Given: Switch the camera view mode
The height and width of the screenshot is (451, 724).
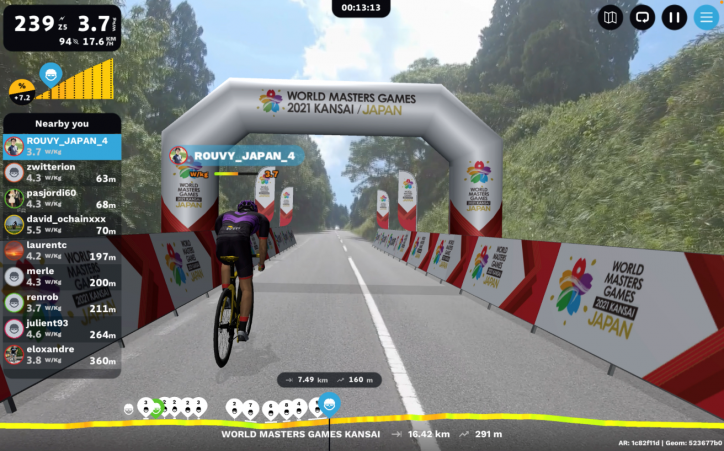Looking at the screenshot, I should (642, 17).
